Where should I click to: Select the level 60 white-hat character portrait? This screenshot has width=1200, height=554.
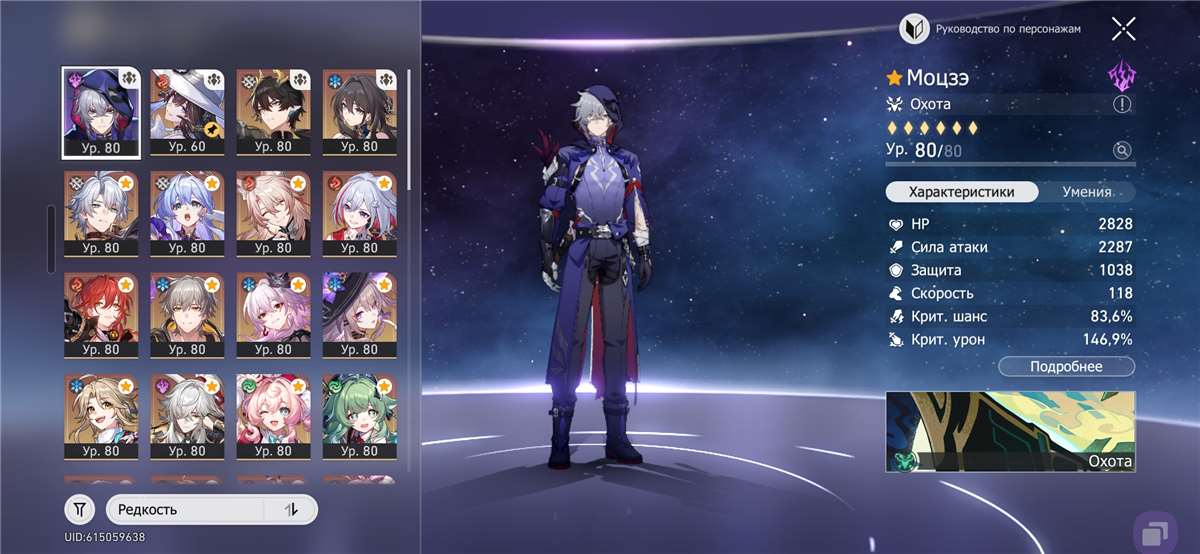185,112
